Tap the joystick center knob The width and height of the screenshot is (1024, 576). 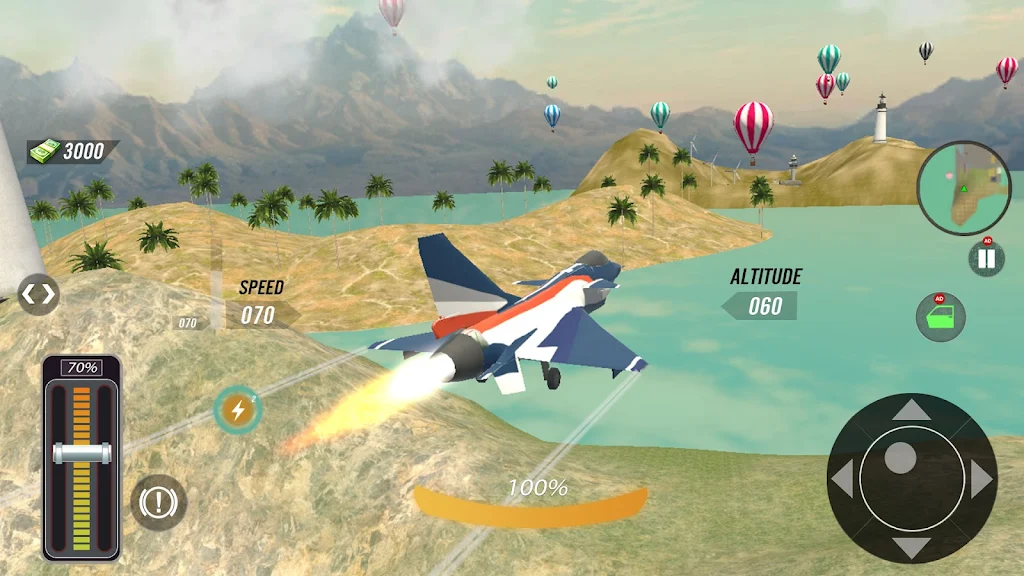pos(901,458)
